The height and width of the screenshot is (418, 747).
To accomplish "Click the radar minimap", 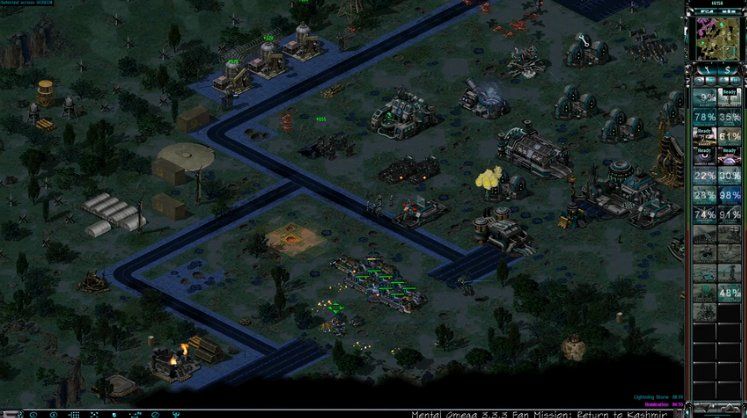I will coord(716,36).
